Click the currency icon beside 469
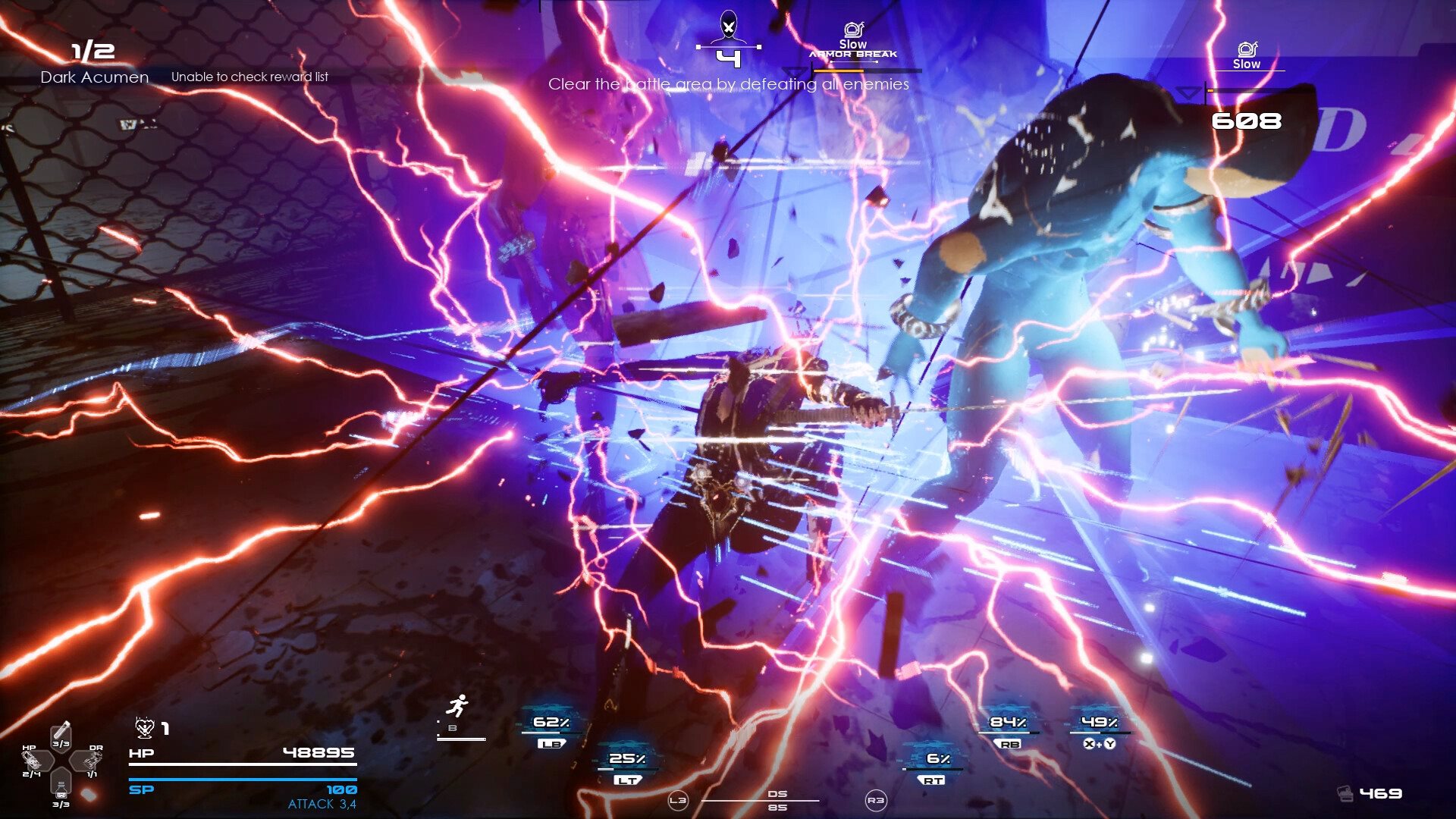 point(1345,794)
